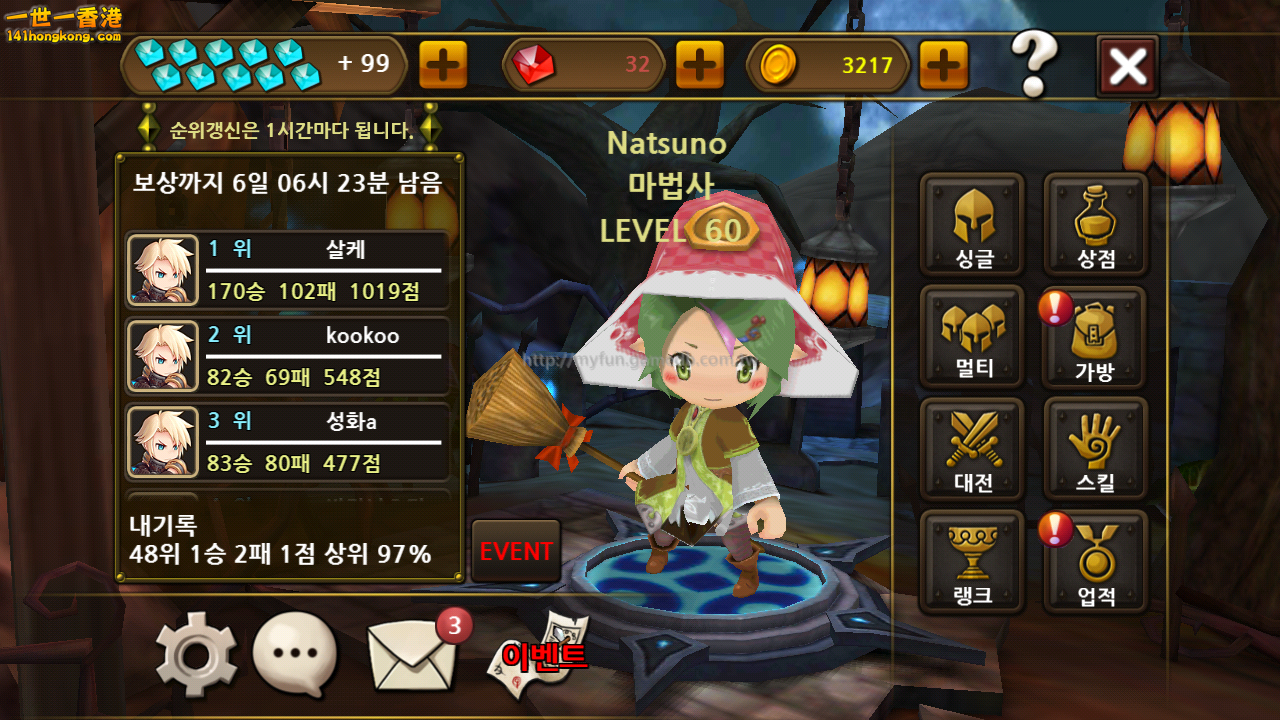
Task: Open the 상점 shop
Action: click(1096, 224)
